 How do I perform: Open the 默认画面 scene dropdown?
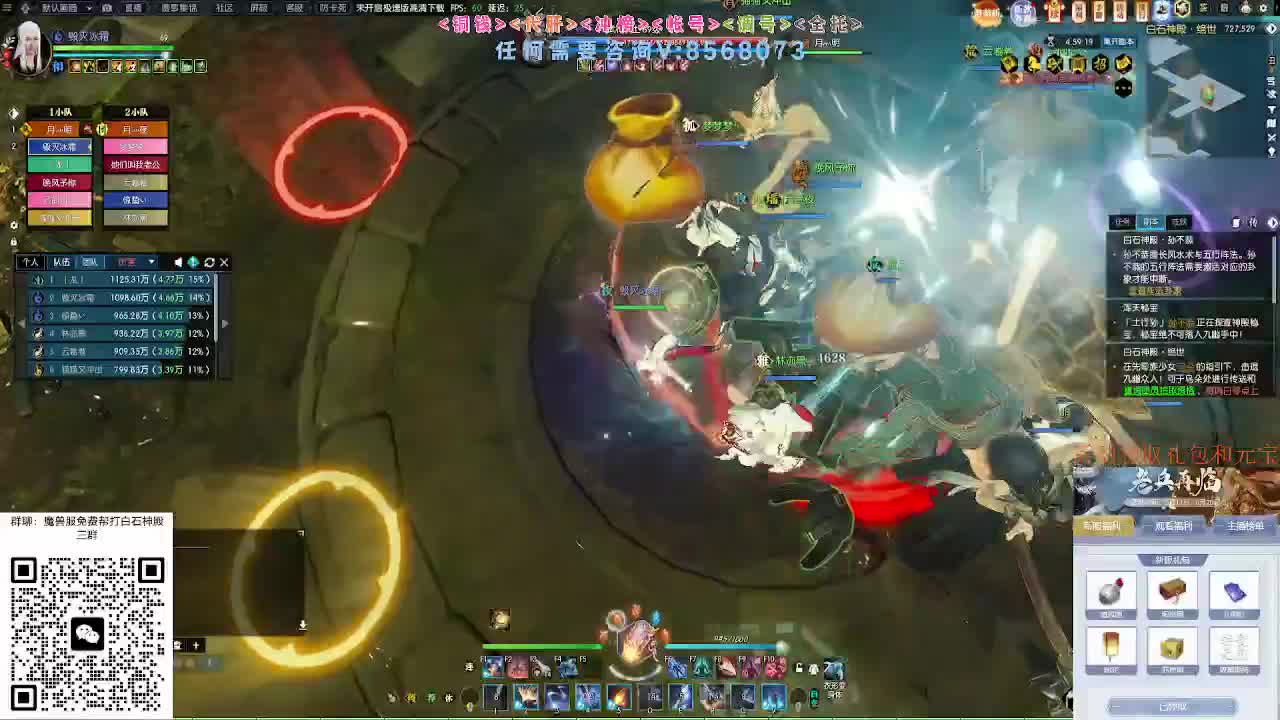pyautogui.click(x=65, y=9)
